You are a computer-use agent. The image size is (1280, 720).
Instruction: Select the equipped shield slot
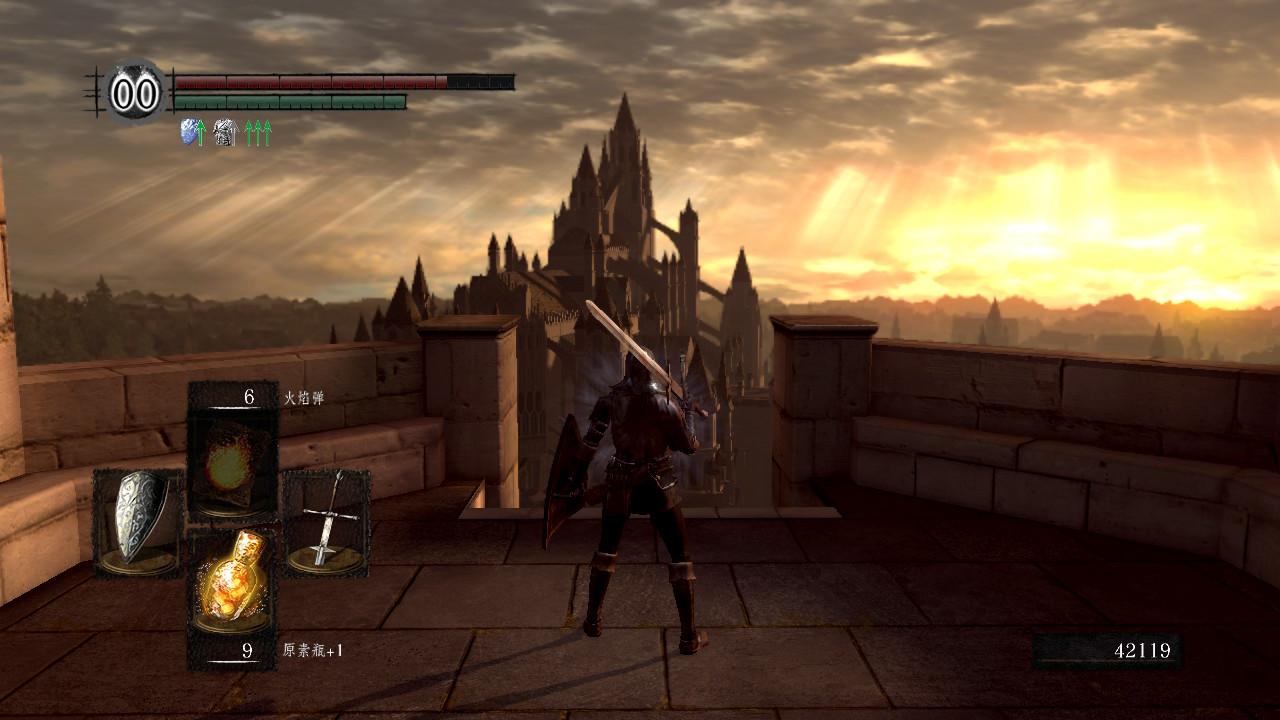(137, 522)
